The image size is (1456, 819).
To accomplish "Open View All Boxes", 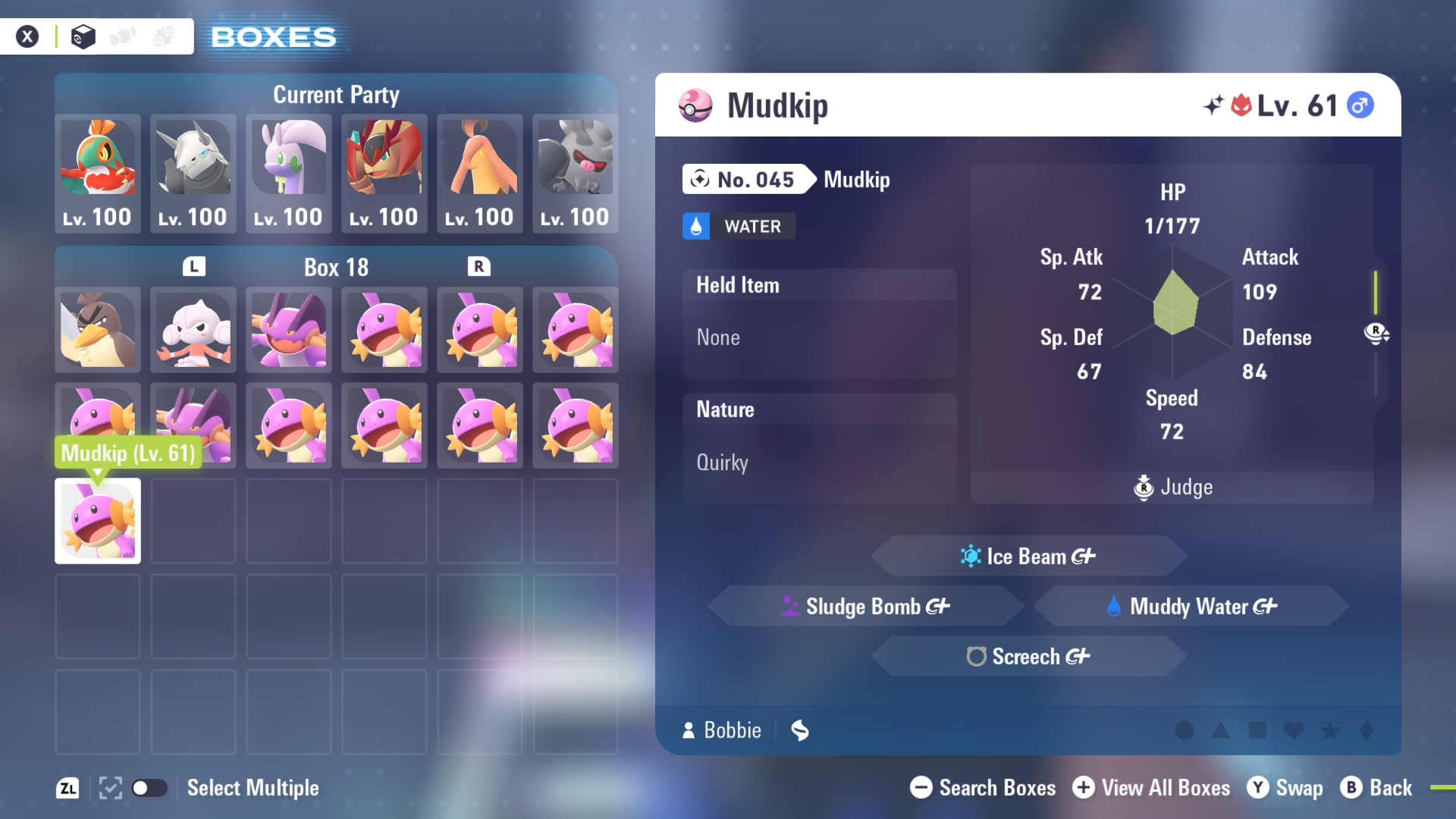I will coord(1151,788).
